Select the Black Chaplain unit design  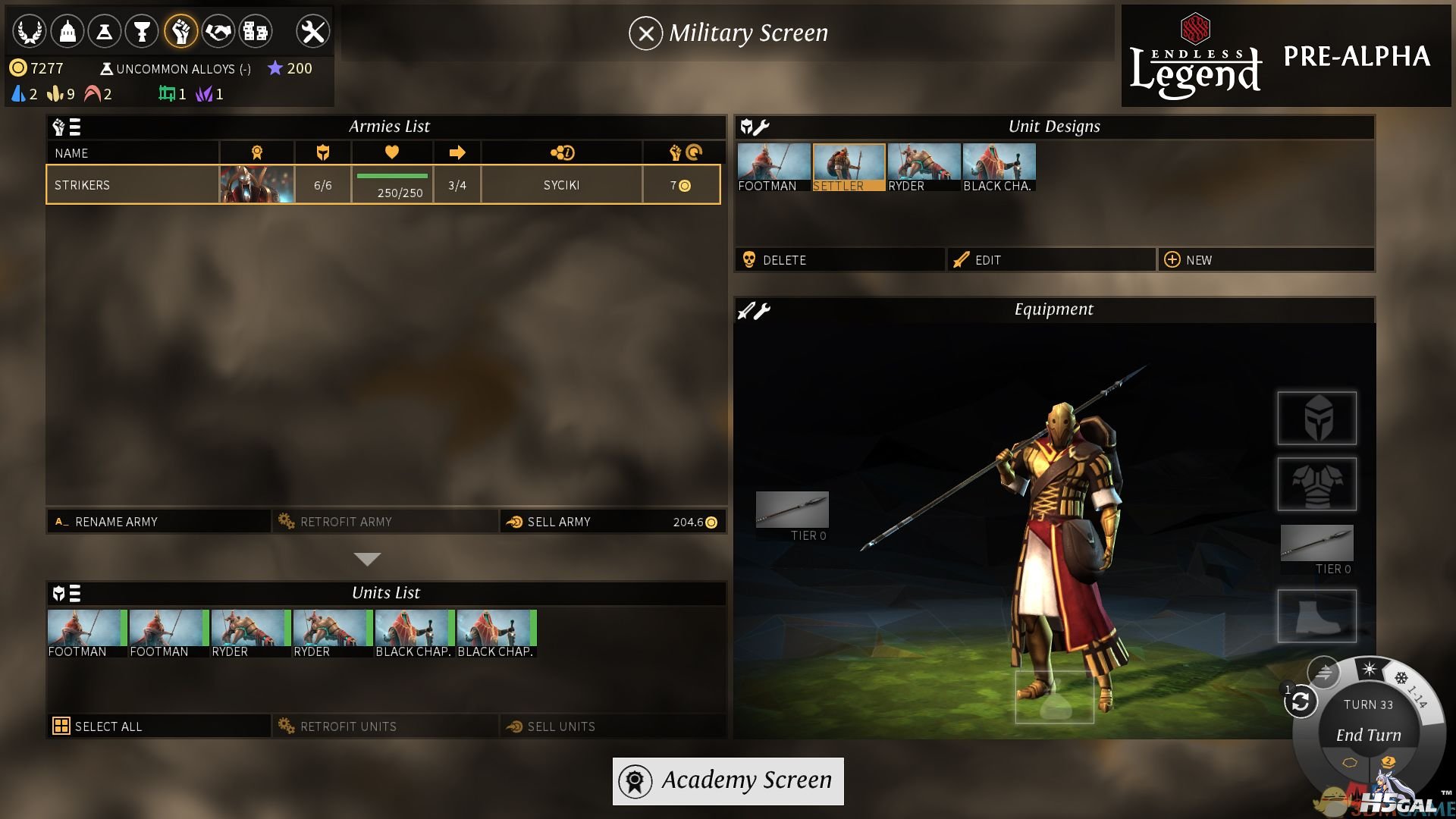click(x=999, y=167)
